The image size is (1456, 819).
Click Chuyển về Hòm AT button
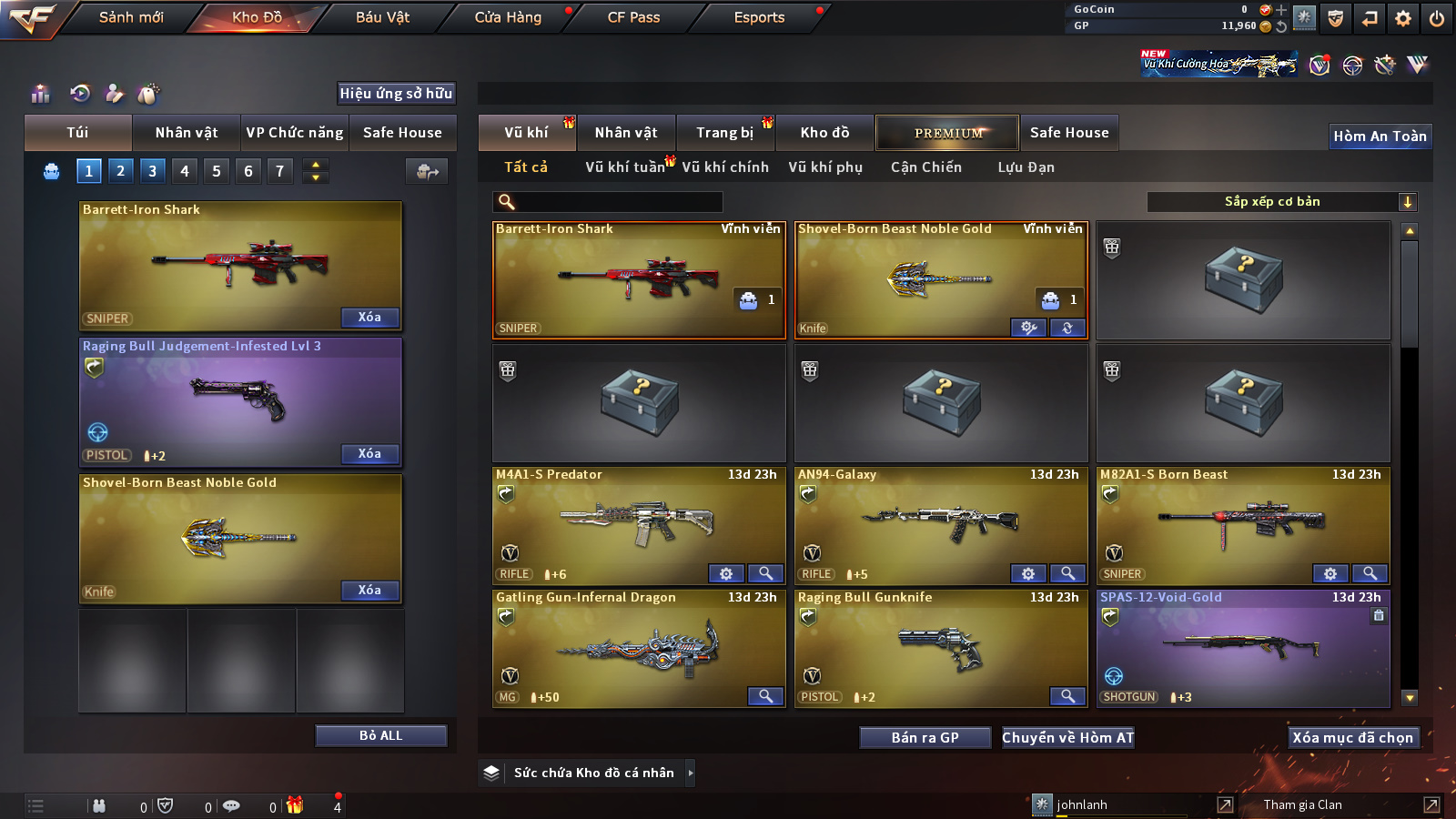(x=1067, y=737)
